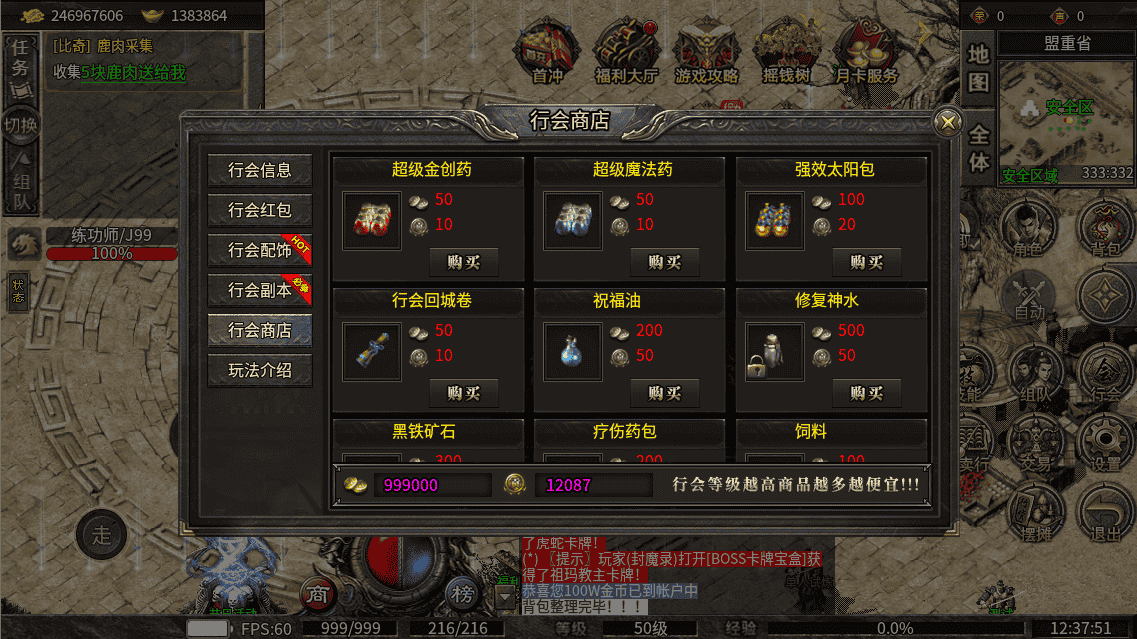Purchase the 修复神水 item
Screen dimensions: 1137x639
click(x=866, y=393)
